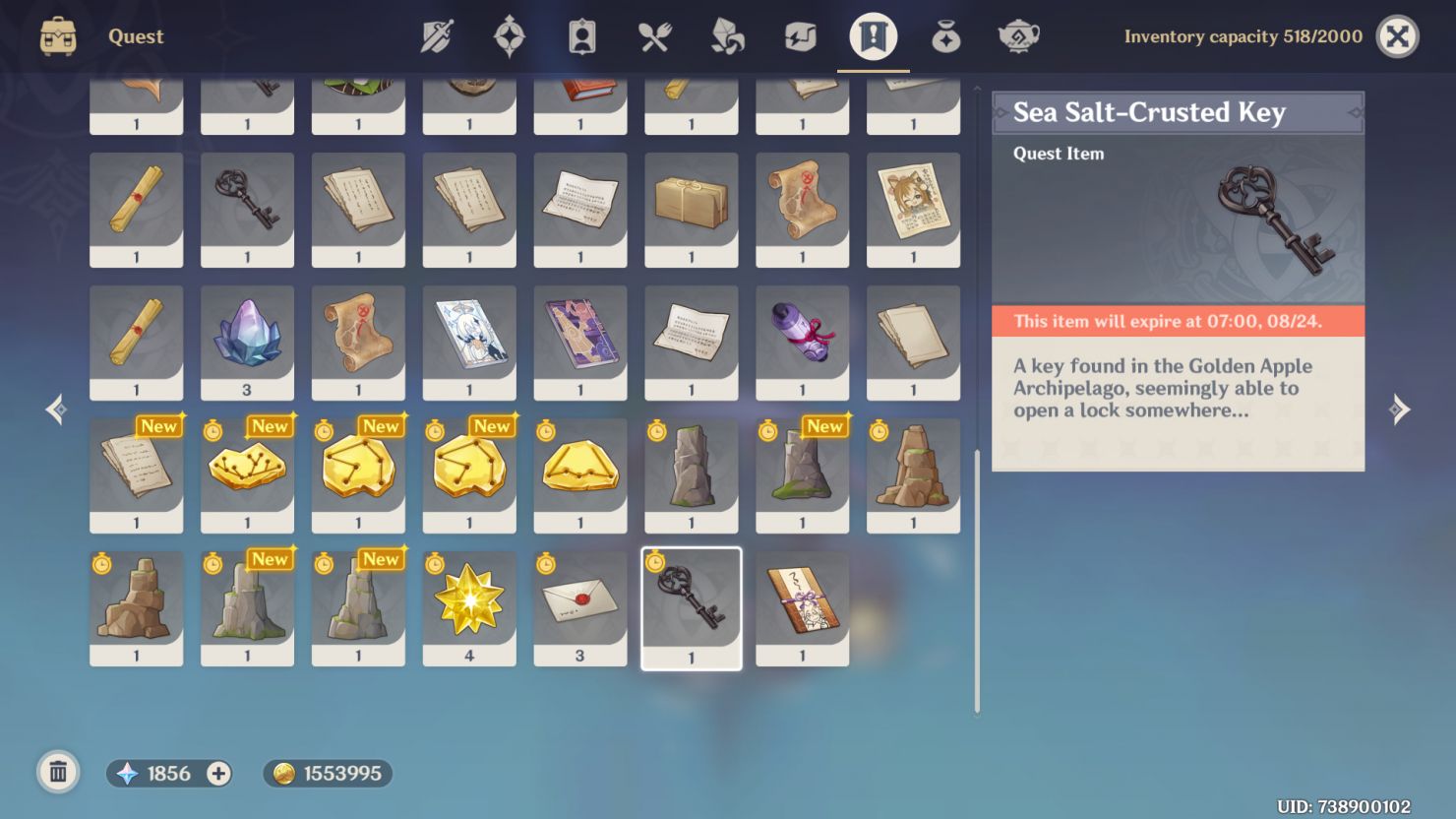
Task: Select the highlighted Quest Items tab
Action: 872,36
